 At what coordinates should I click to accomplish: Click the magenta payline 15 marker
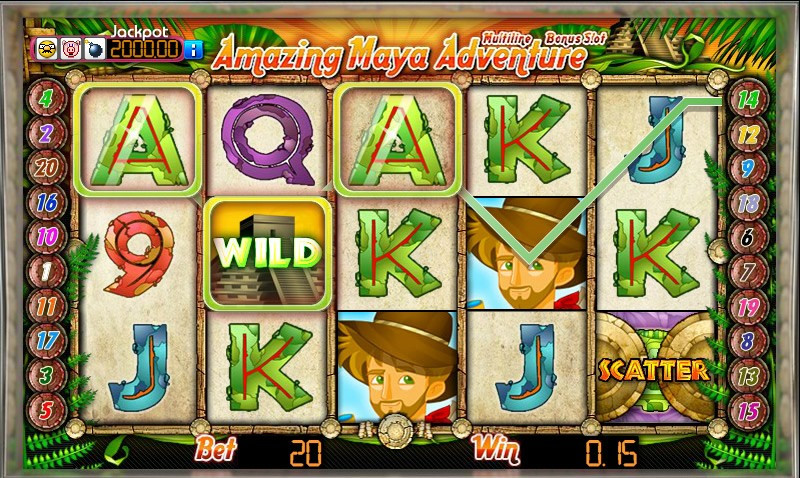coord(746,408)
